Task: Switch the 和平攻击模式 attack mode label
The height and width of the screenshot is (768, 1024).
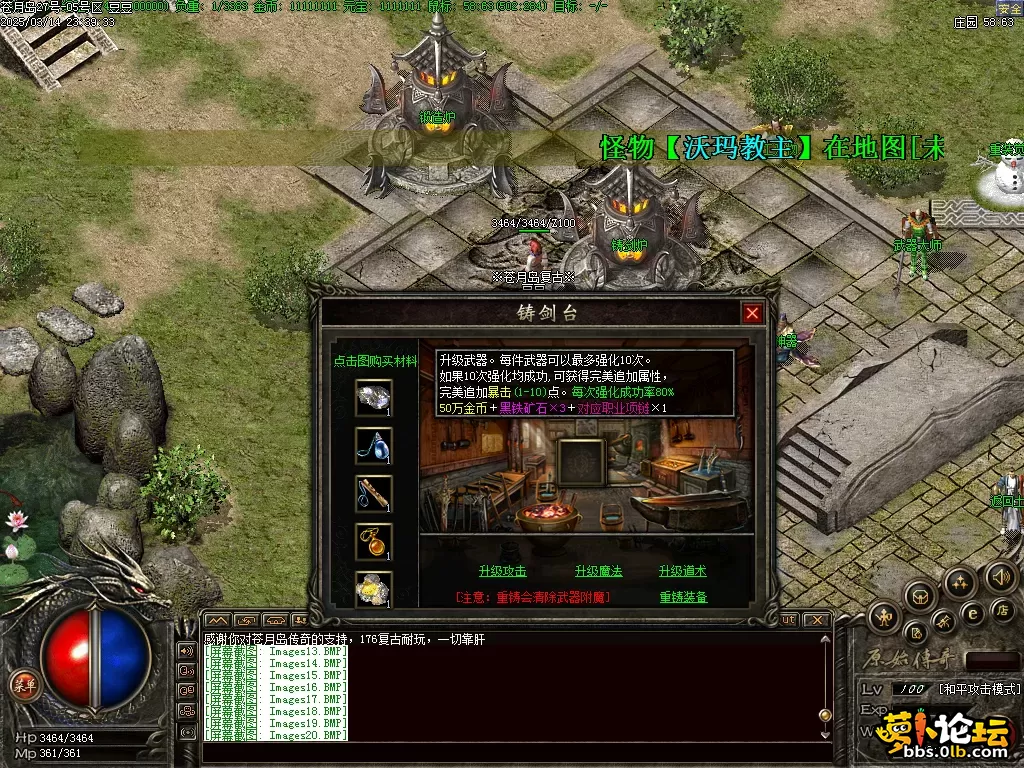Action: [x=978, y=690]
